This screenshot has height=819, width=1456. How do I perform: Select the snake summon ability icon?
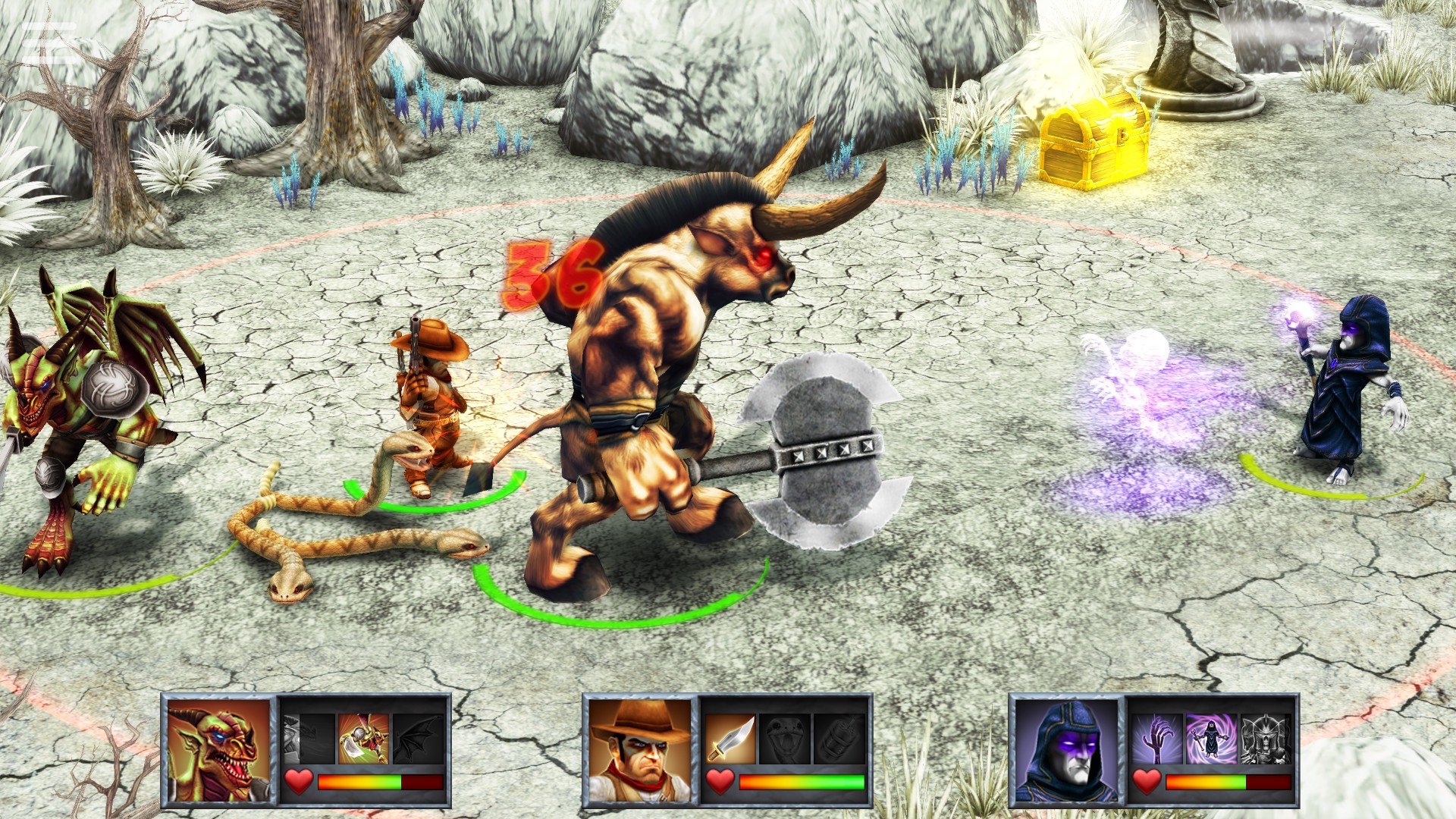(786, 739)
